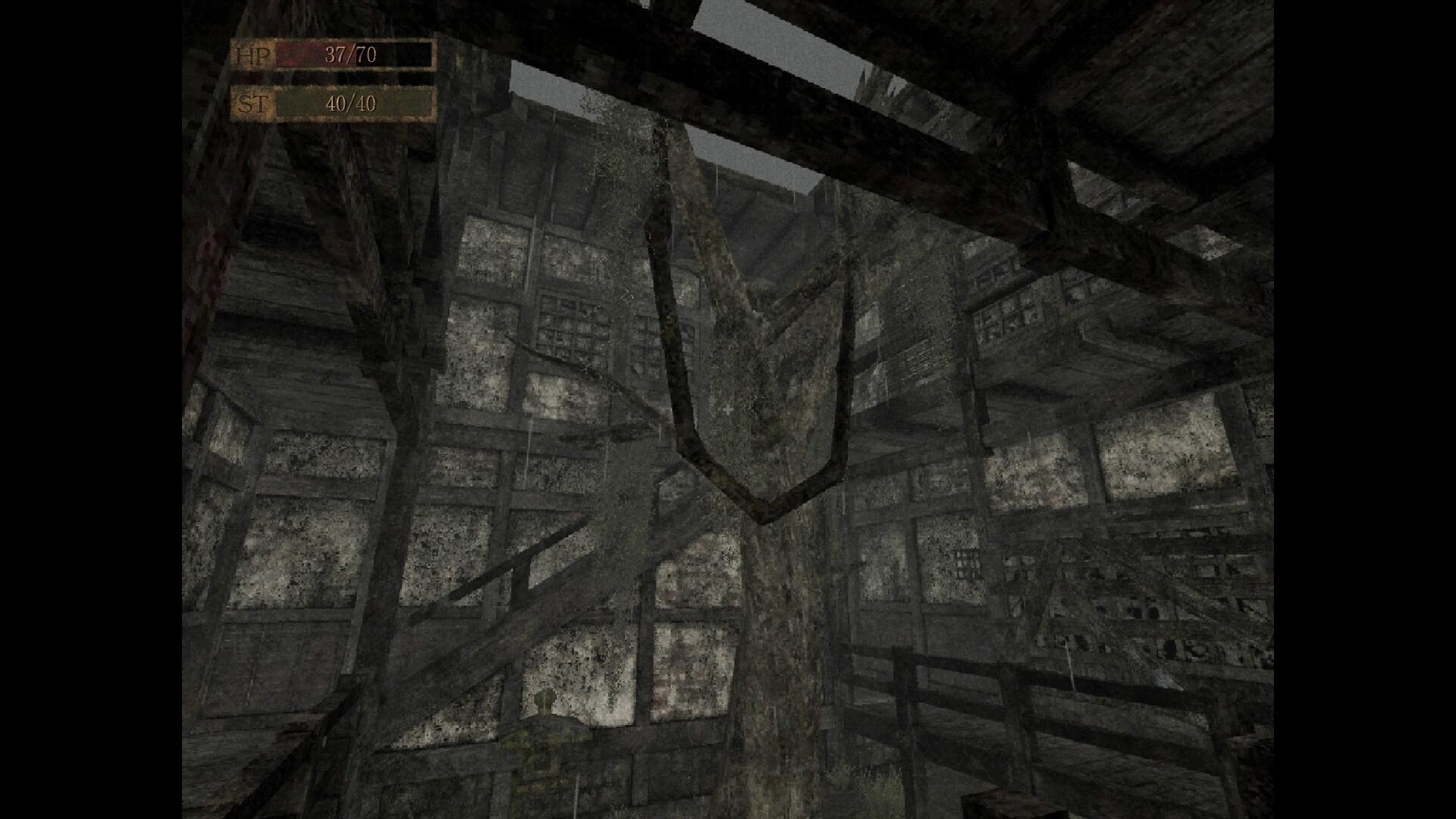This screenshot has height=819, width=1456.
Task: Click the ST label on the stamina bar
Action: (256, 103)
